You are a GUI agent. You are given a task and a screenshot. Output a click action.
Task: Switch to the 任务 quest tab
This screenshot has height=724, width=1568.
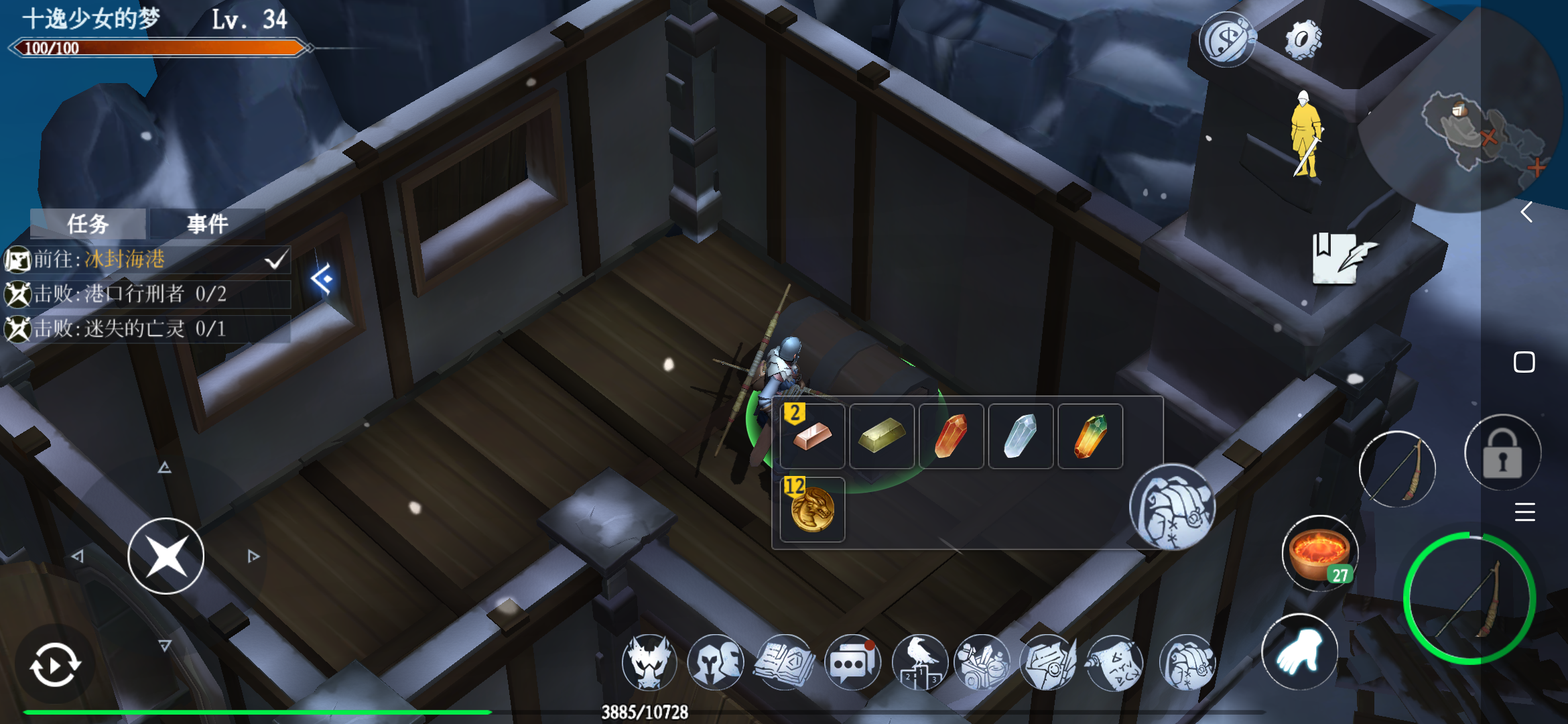coord(88,224)
